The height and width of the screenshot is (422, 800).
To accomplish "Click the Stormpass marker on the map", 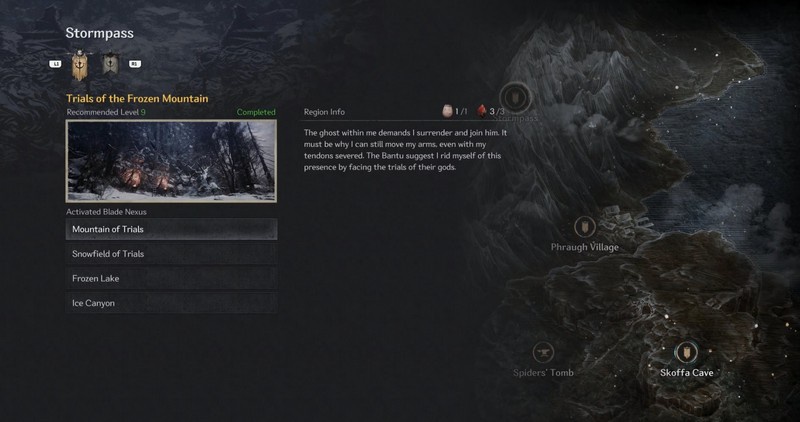I will [x=516, y=97].
